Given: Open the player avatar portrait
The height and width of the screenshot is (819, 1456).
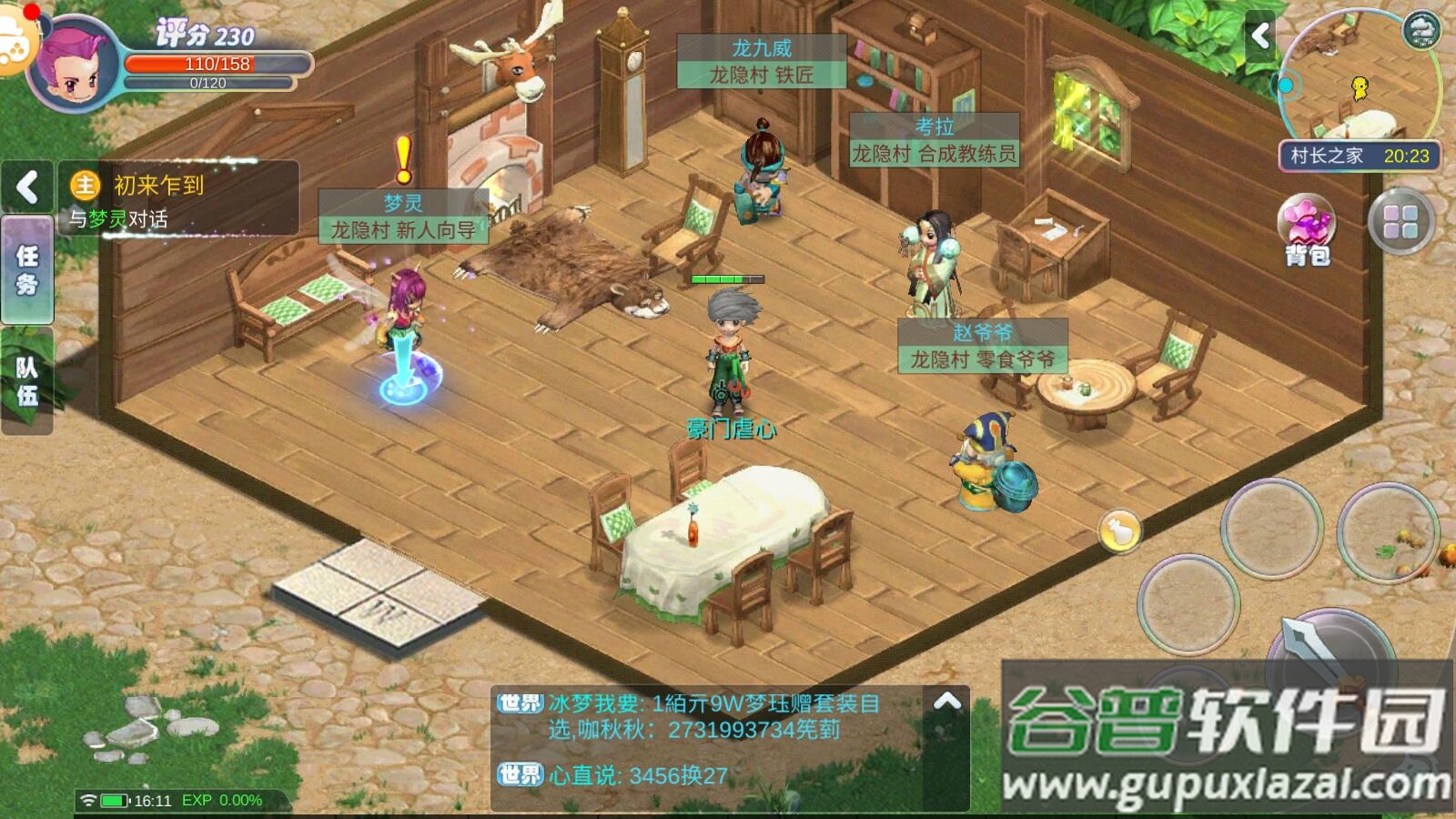Looking at the screenshot, I should click(75, 66).
